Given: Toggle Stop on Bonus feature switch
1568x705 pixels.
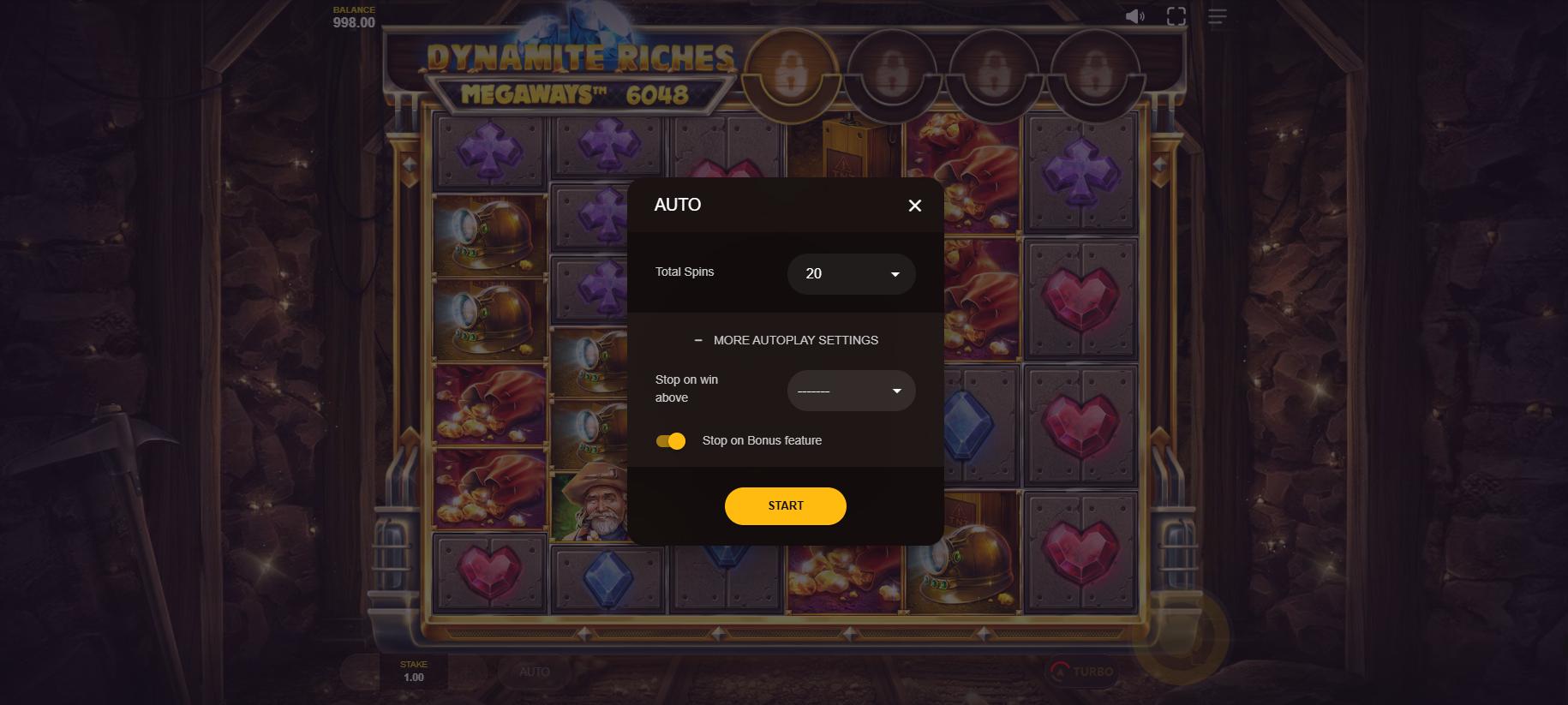Looking at the screenshot, I should pyautogui.click(x=671, y=441).
